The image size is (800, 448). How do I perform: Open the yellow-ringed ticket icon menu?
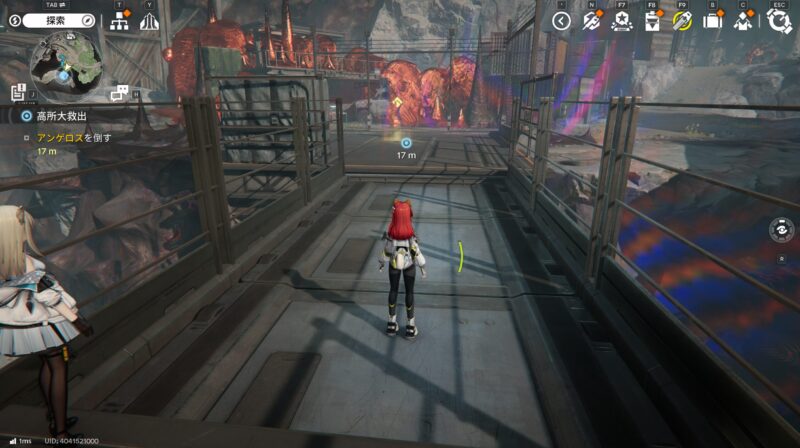[682, 21]
